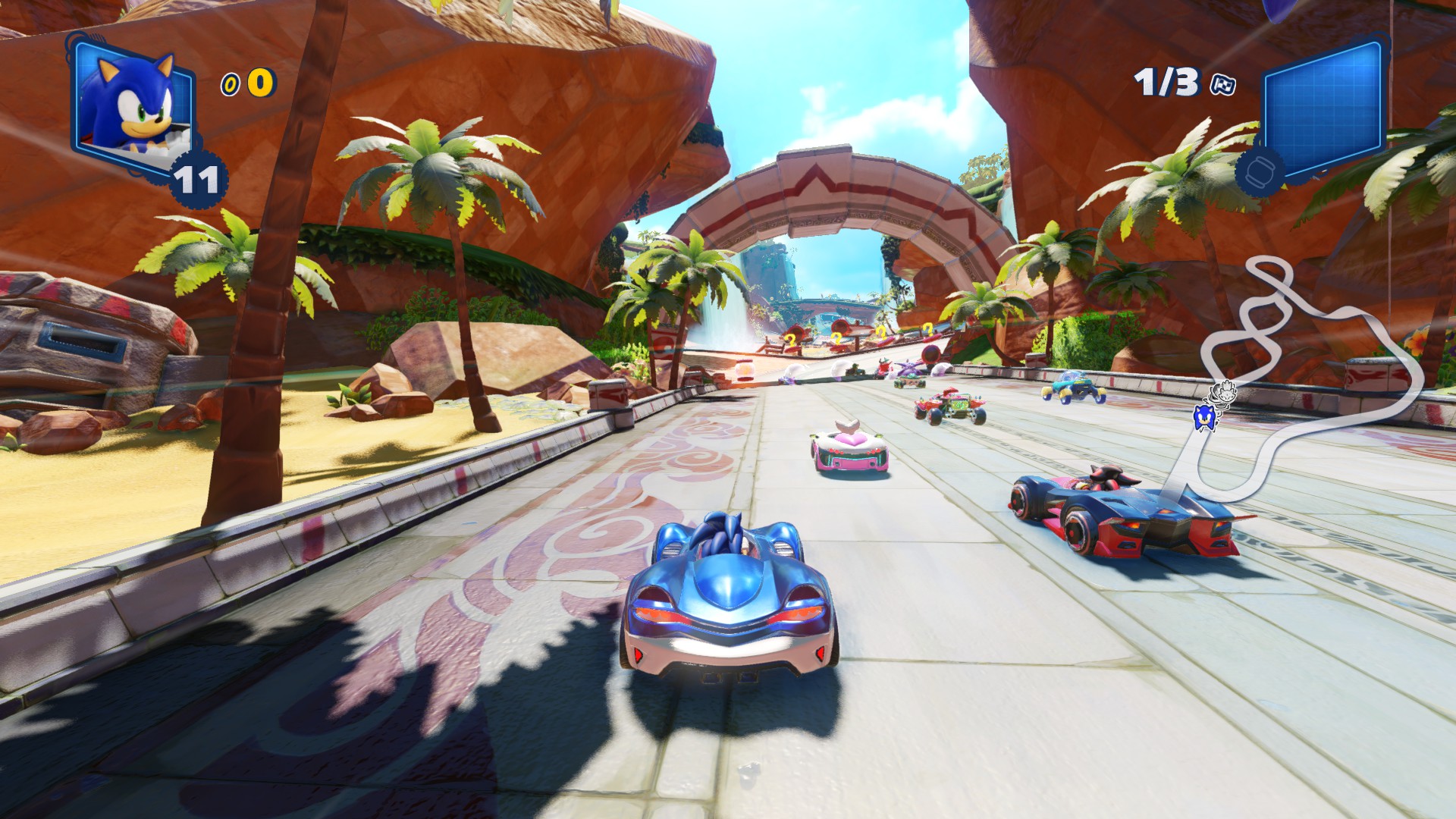
Task: Click Sonic's marker on the minimap
Action: [x=1203, y=416]
